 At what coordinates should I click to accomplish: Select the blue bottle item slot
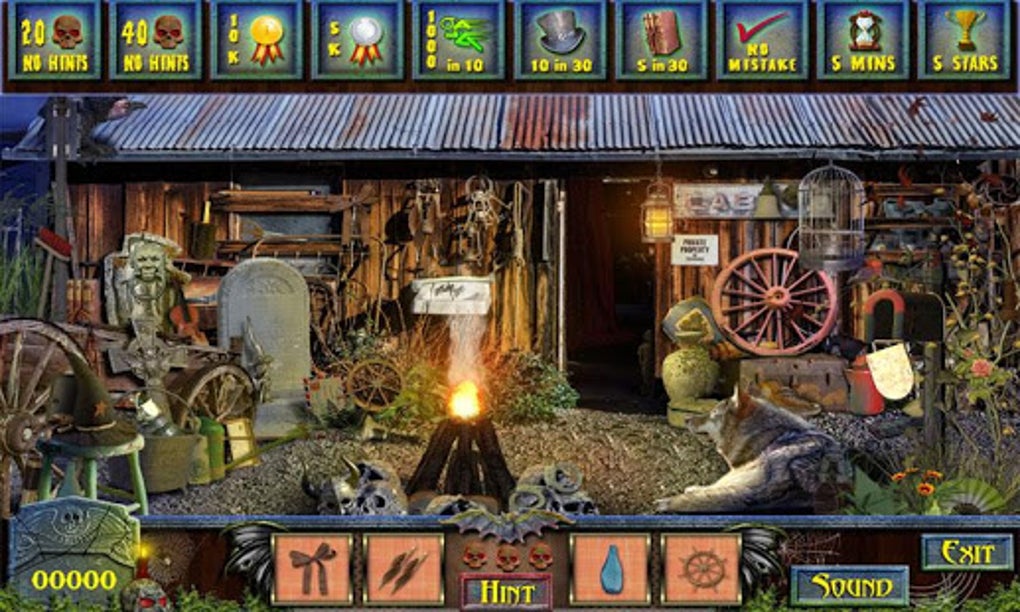click(x=610, y=568)
